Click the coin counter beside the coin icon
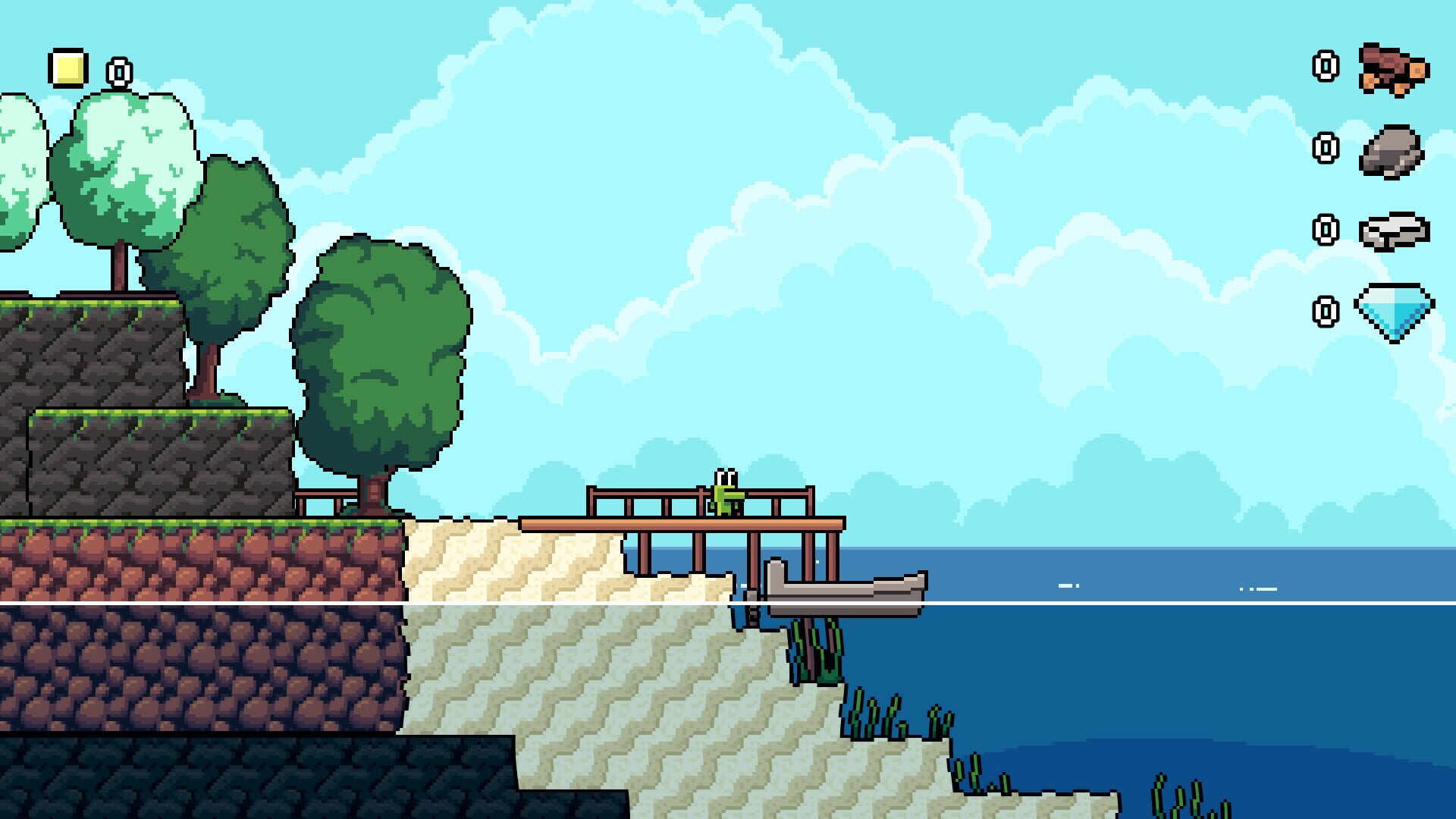The image size is (1456, 819). (118, 72)
